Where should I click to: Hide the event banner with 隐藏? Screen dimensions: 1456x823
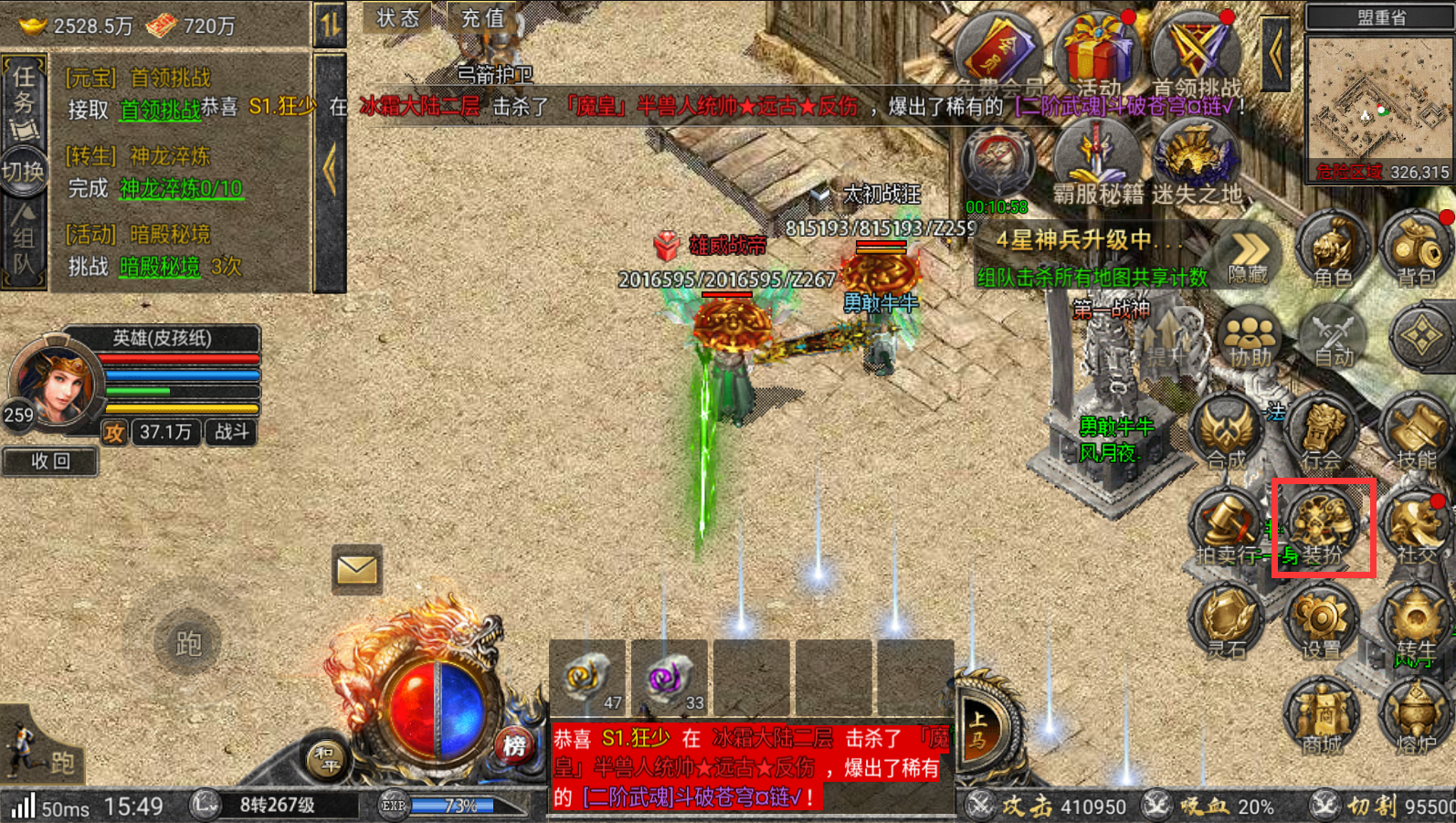(1248, 257)
